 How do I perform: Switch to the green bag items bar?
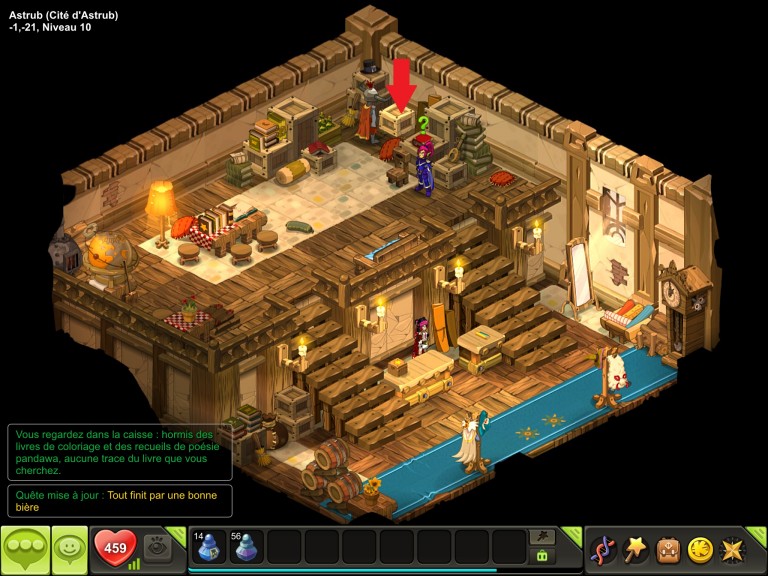tap(543, 556)
